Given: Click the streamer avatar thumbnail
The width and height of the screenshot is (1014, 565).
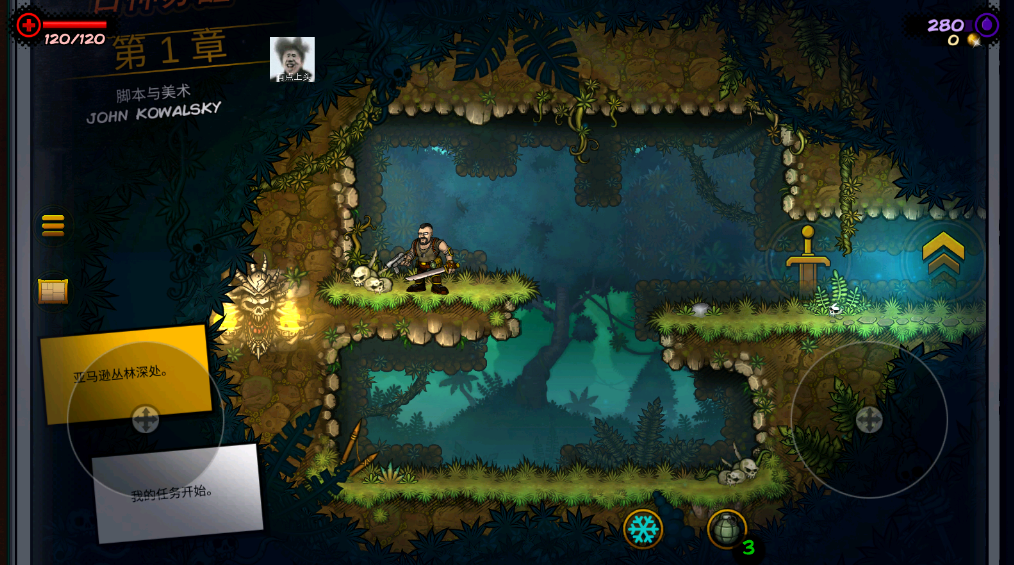Looking at the screenshot, I should click(x=292, y=59).
